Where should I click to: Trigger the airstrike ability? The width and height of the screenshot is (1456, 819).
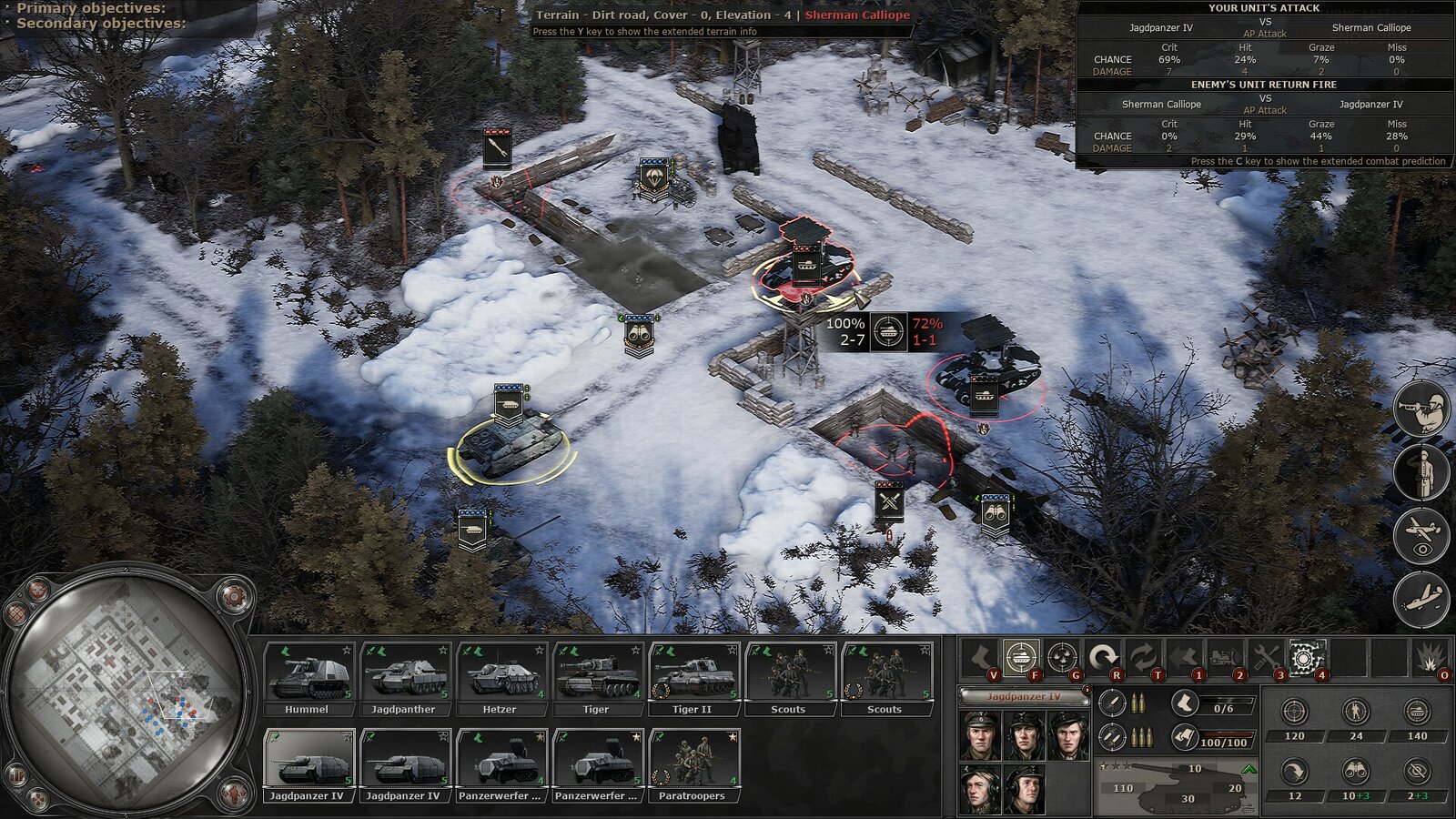pyautogui.click(x=1421, y=596)
